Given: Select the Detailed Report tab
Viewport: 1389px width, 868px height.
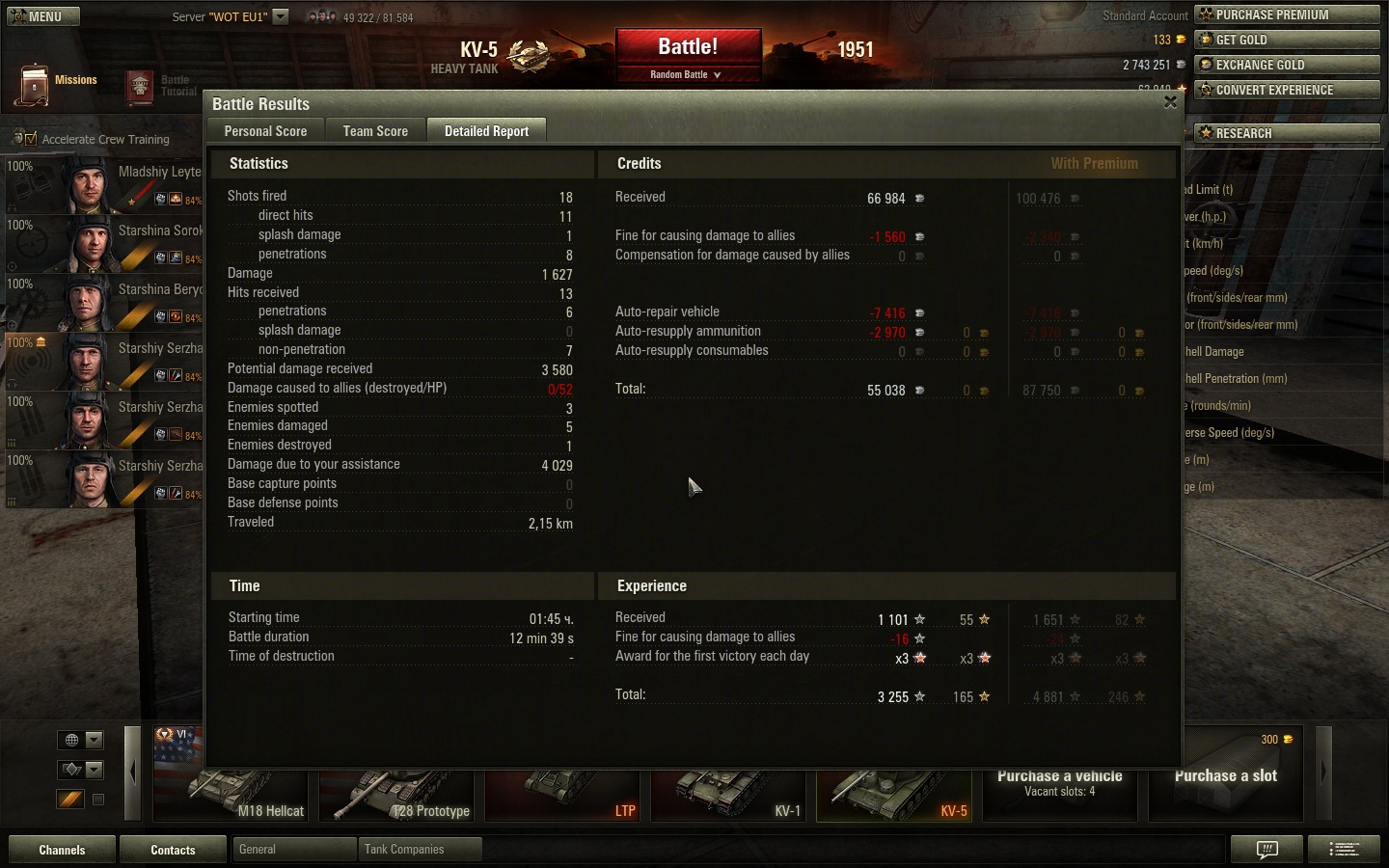Looking at the screenshot, I should point(486,131).
